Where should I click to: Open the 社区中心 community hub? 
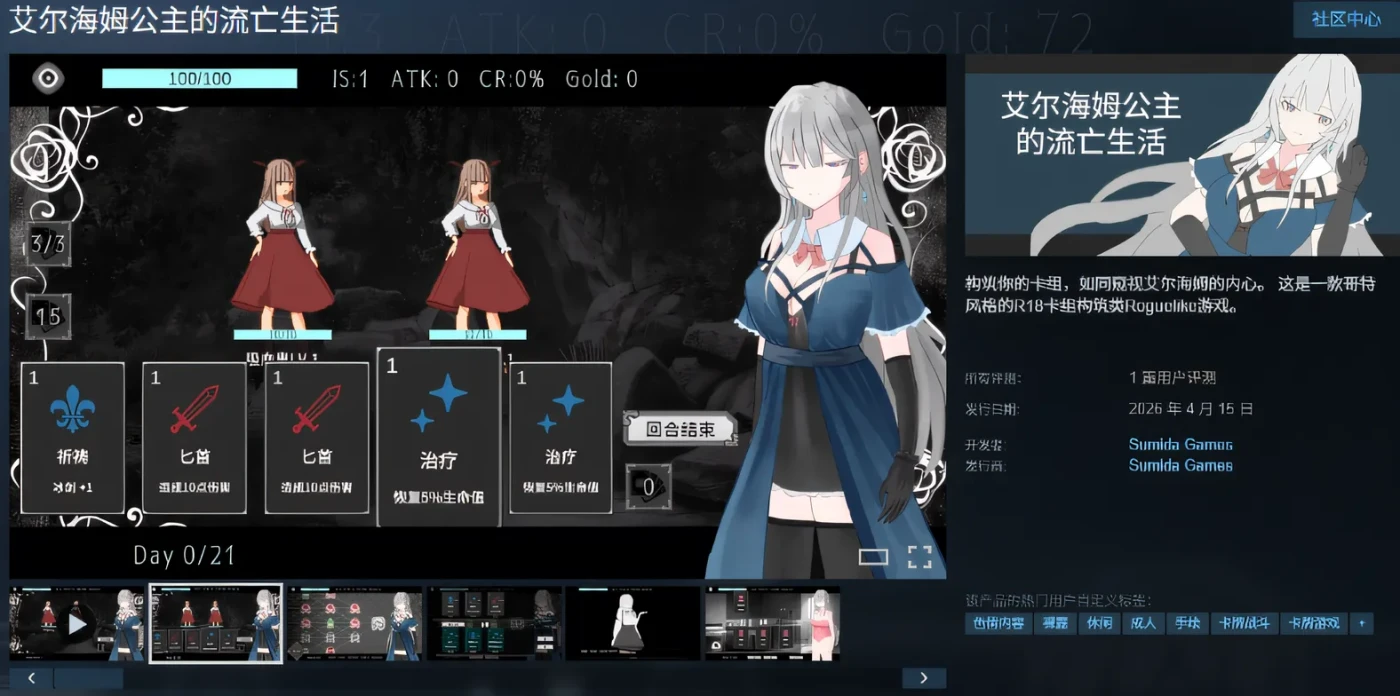click(x=1345, y=19)
